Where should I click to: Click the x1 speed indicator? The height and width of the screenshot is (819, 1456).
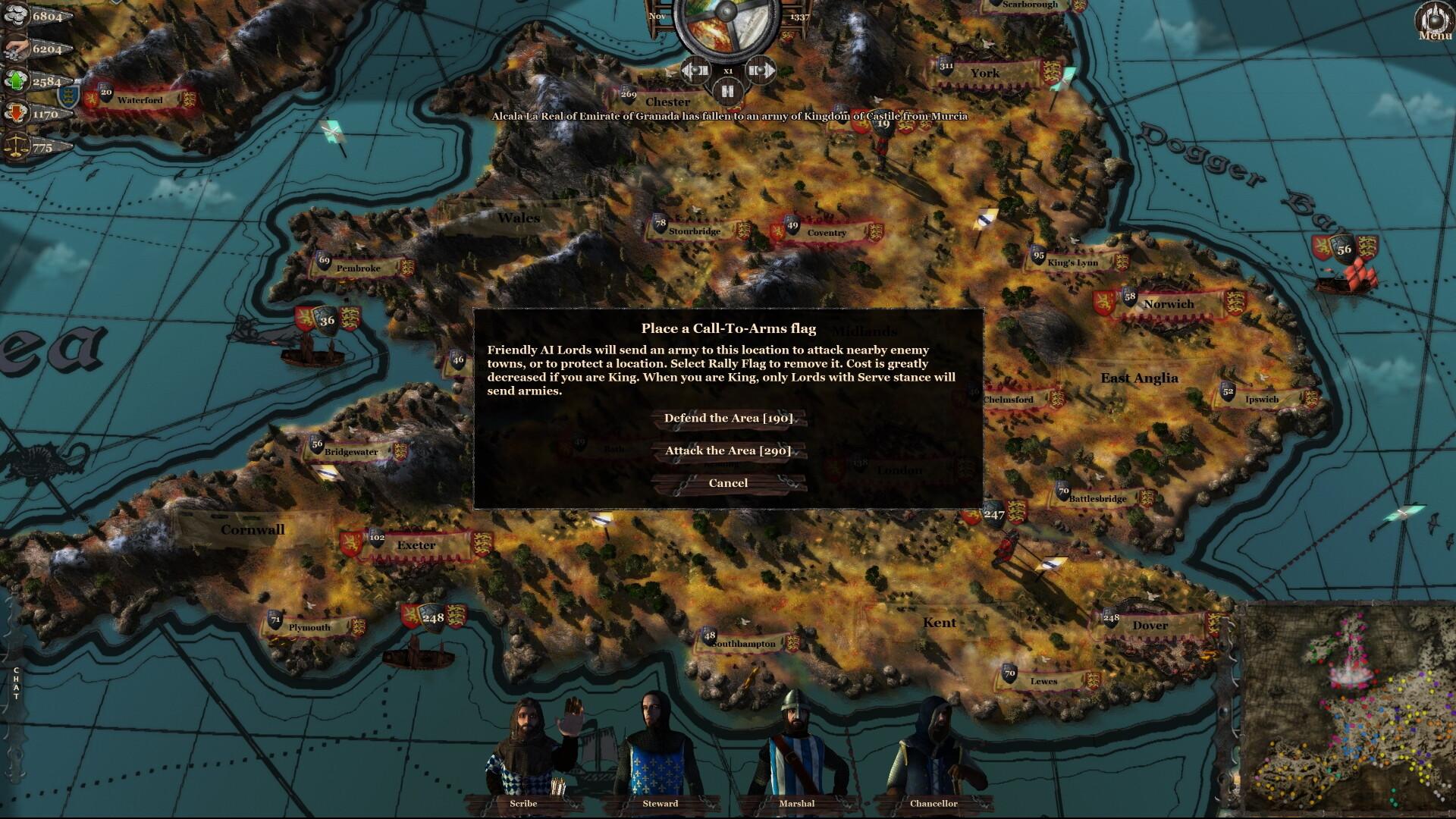pyautogui.click(x=726, y=70)
